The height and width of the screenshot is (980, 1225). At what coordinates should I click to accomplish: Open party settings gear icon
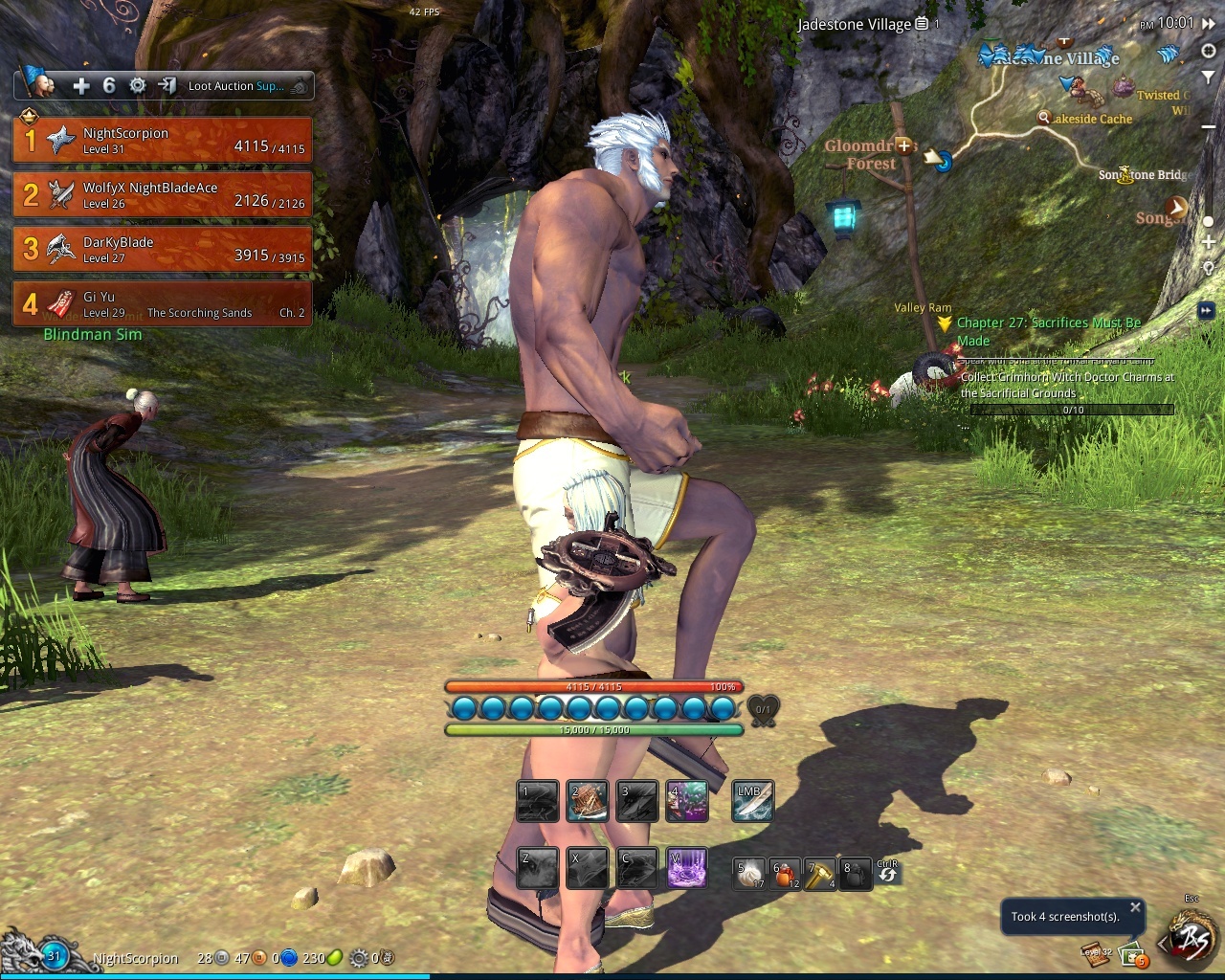[x=138, y=86]
